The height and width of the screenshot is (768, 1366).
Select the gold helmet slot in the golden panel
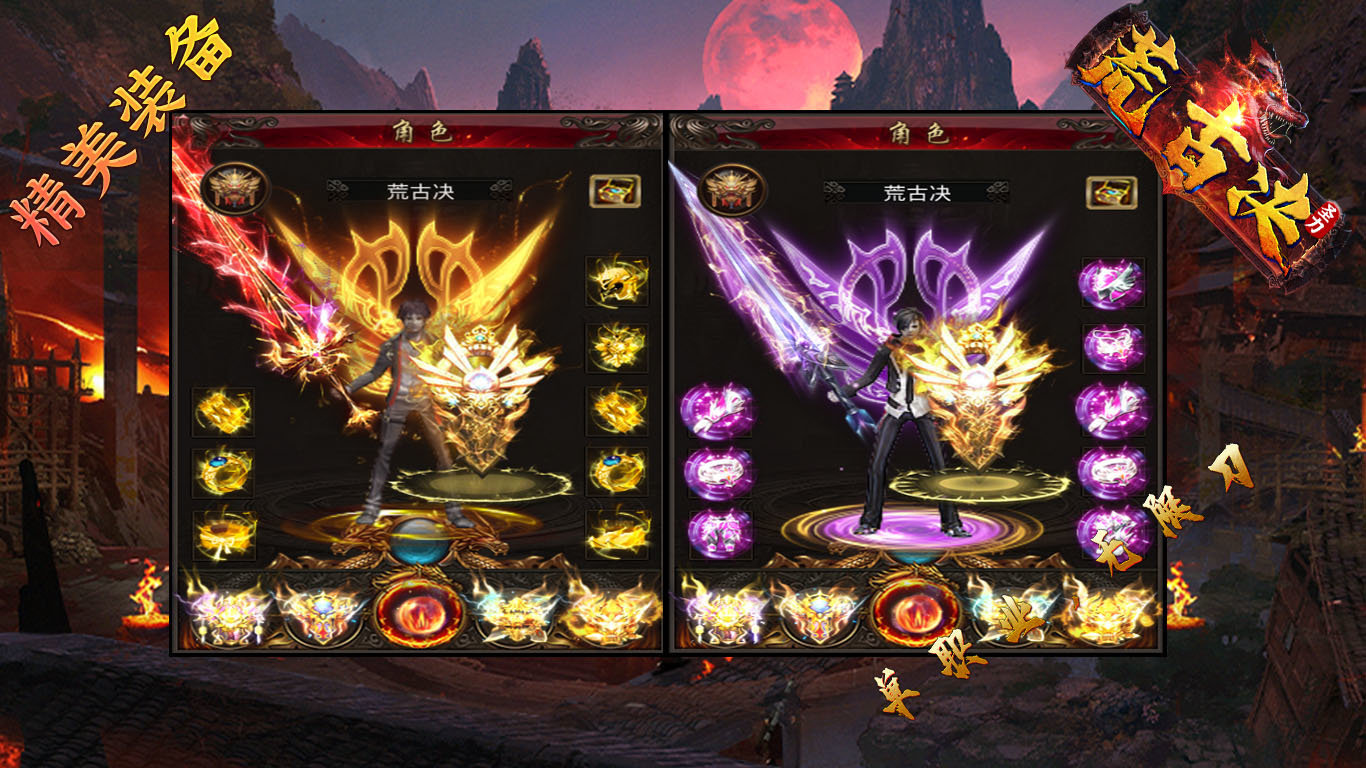616,281
